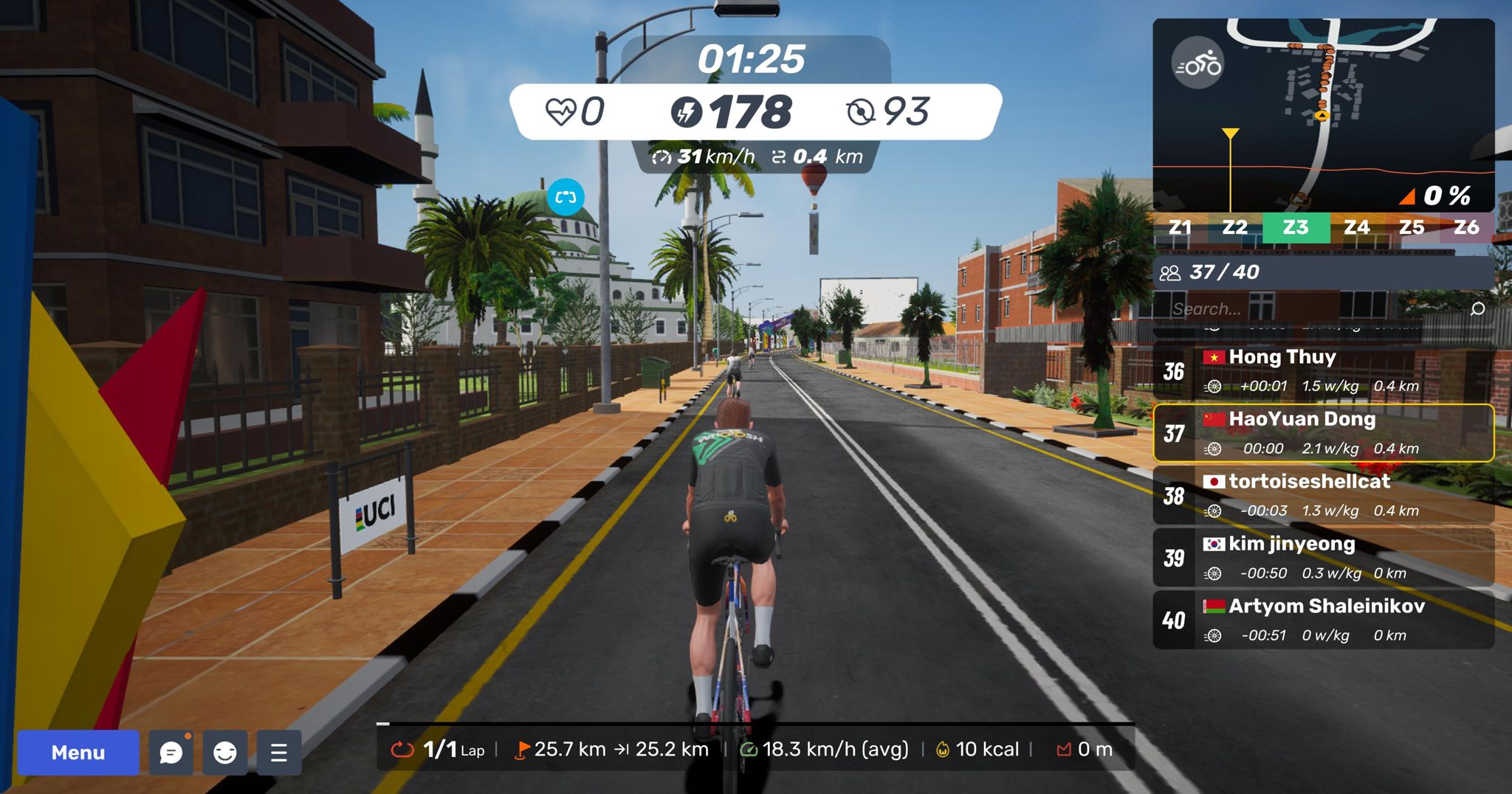Viewport: 1512px width, 794px height.
Task: Click the blue camera-frame icon
Action: coord(566,197)
